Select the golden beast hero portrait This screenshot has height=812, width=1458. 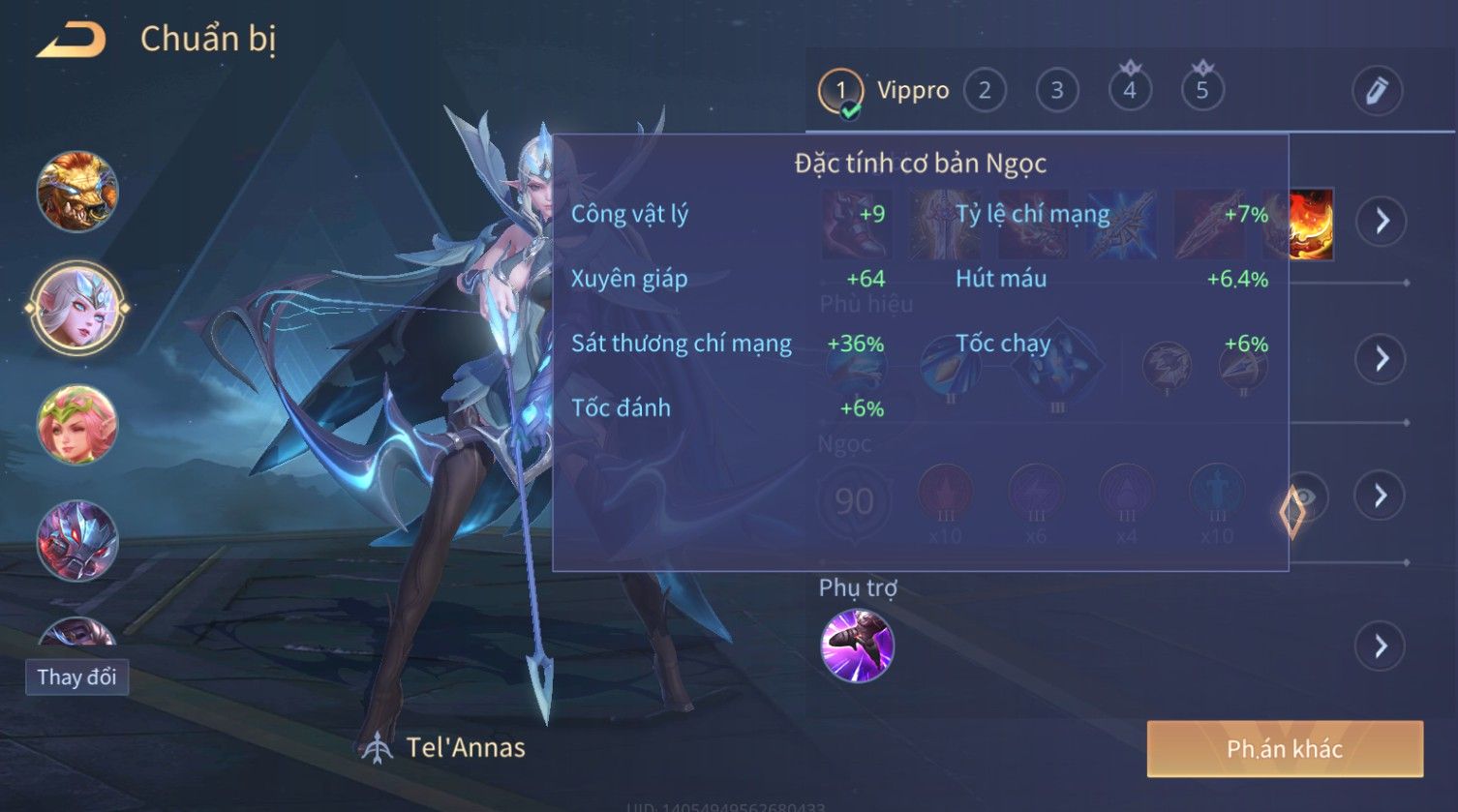coord(77,192)
